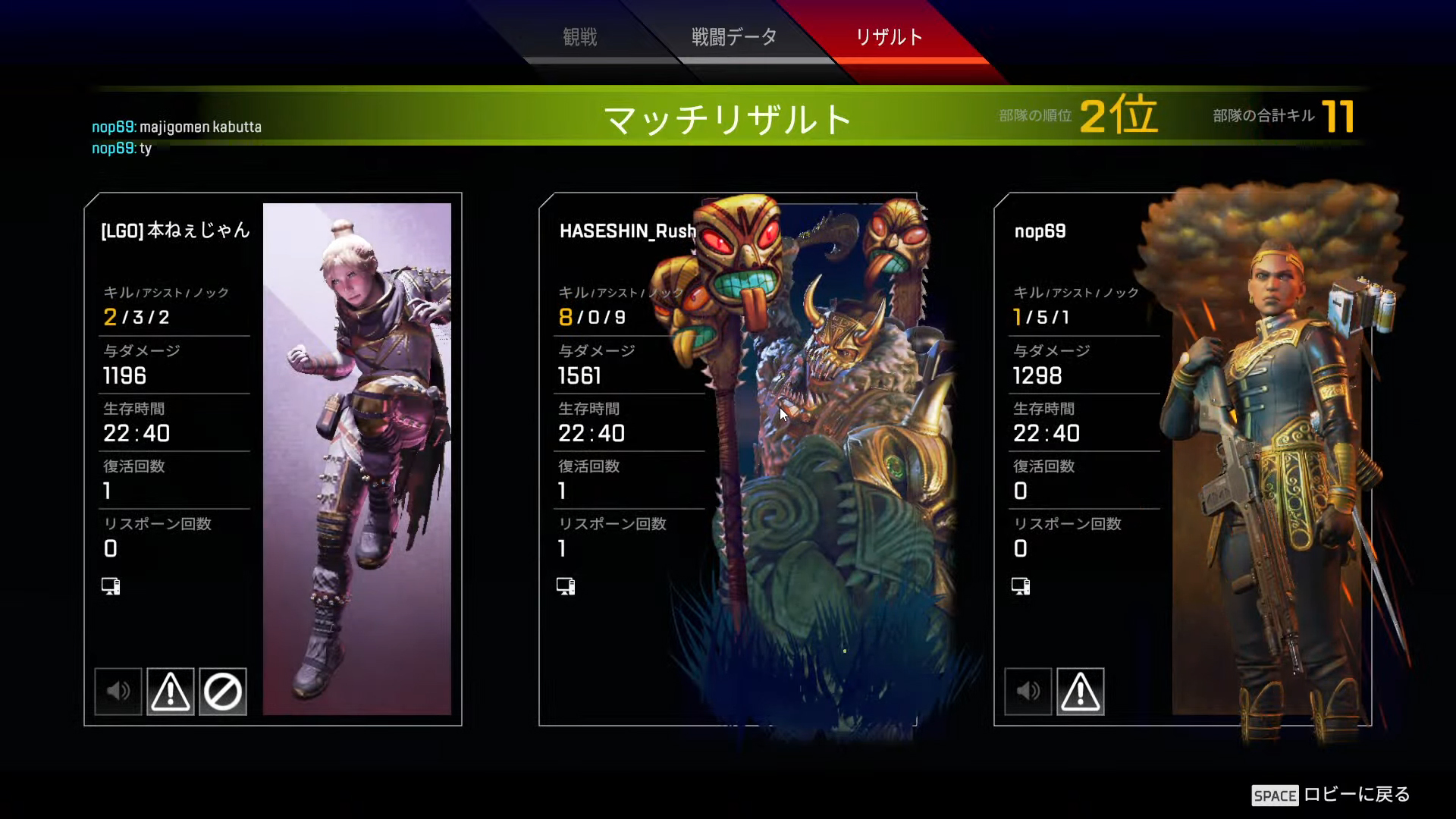Toggle mute for nop69
This screenshot has height=819, width=1456.
coord(1028,691)
